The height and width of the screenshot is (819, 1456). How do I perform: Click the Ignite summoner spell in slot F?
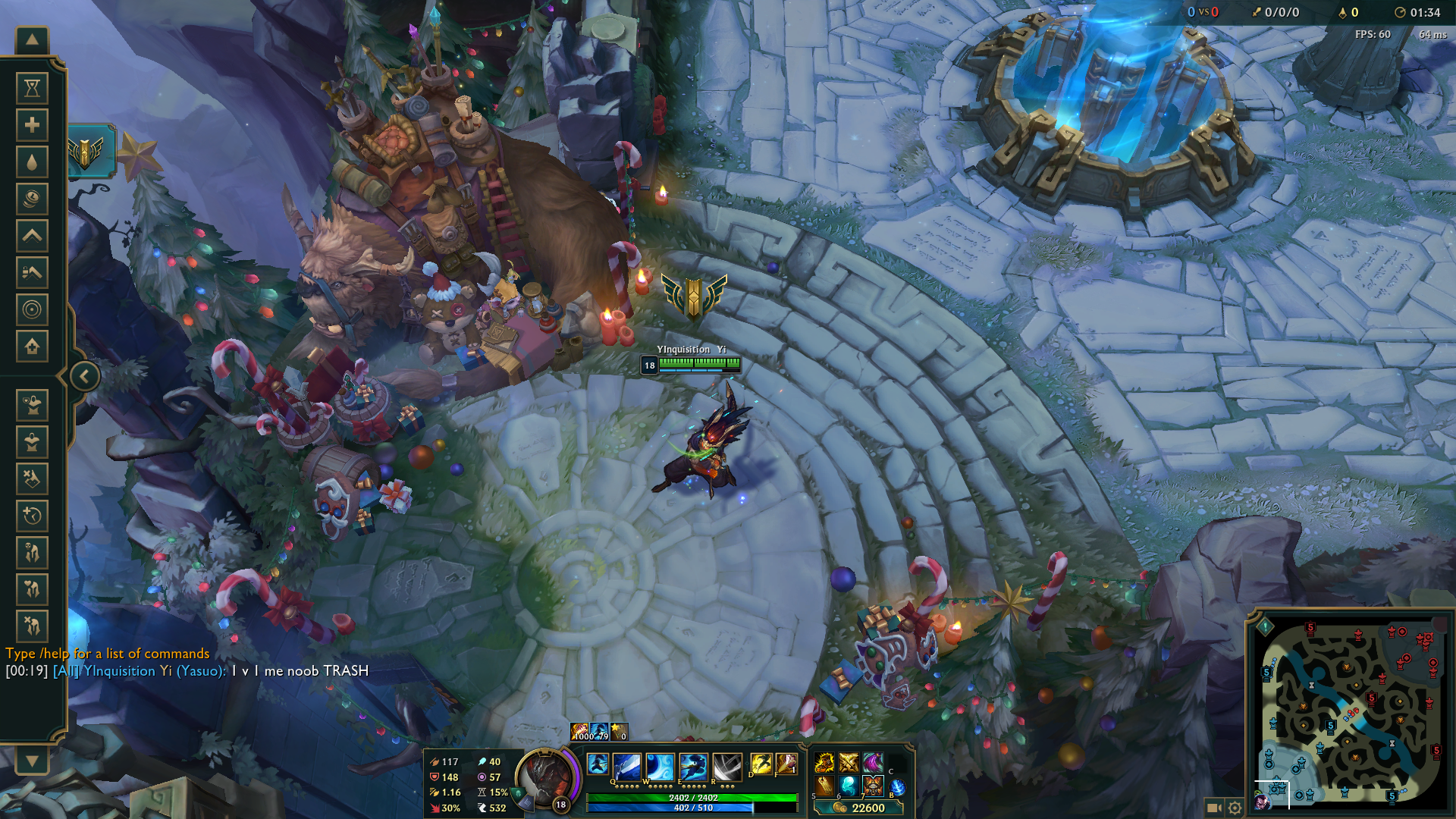786,764
